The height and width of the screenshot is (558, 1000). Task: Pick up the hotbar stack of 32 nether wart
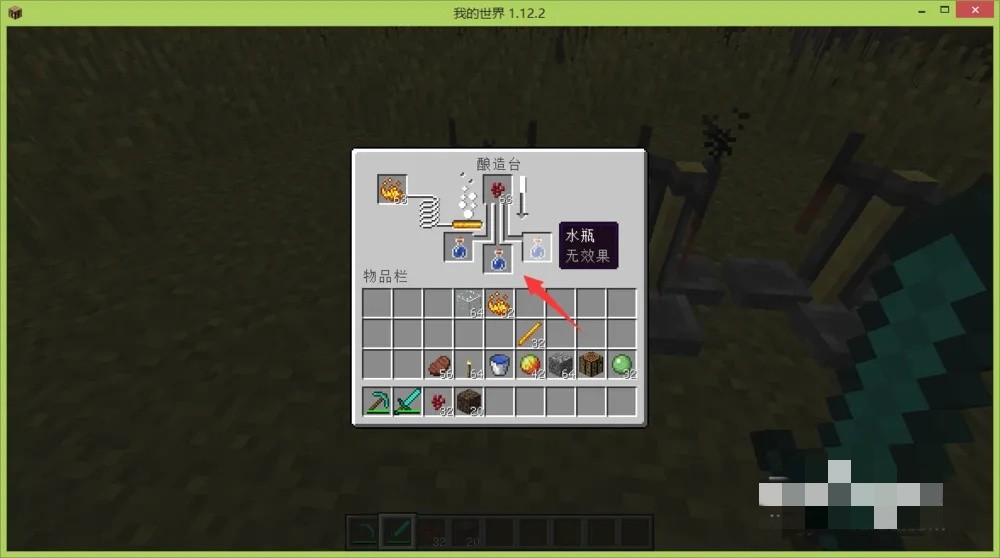click(x=438, y=402)
